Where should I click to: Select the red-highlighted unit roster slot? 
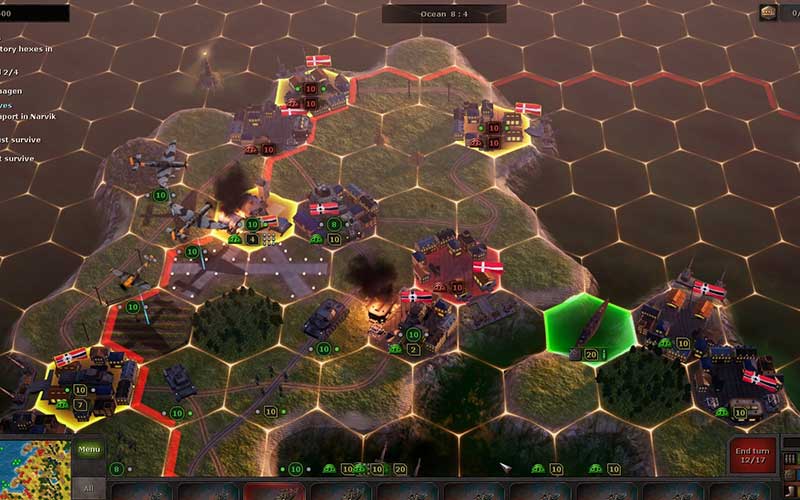(275, 491)
